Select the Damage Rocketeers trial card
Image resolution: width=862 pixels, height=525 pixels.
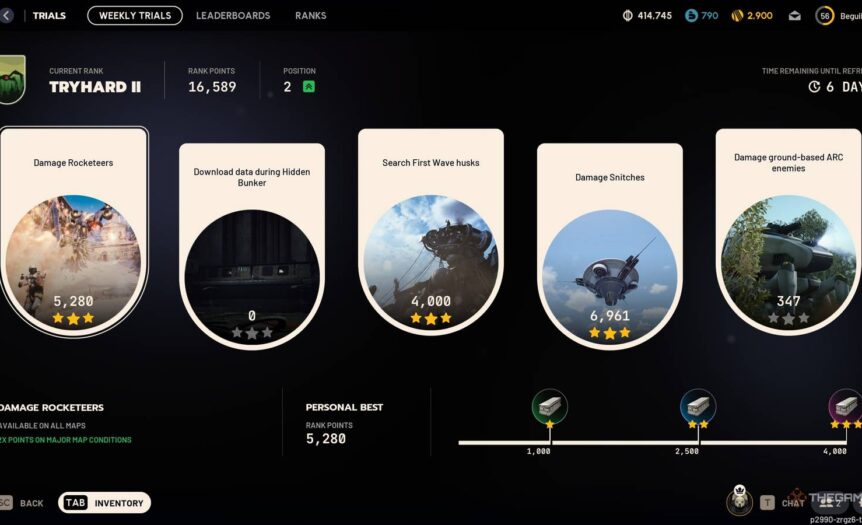pos(72,230)
